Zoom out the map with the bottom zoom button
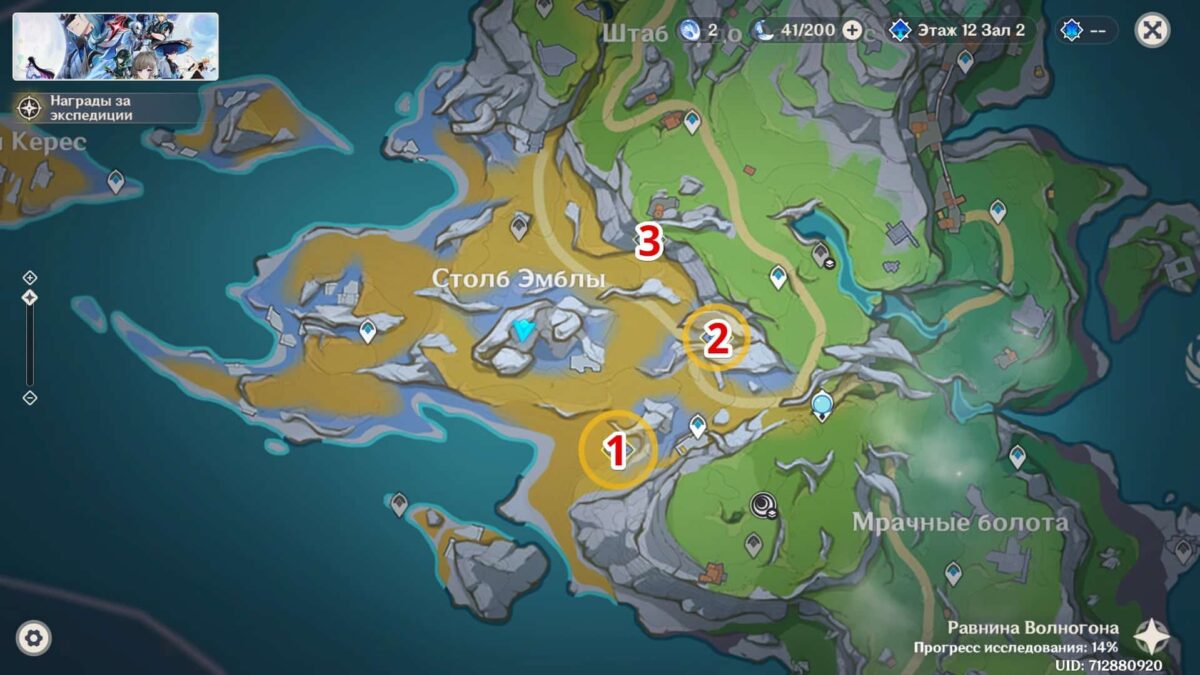Screen dimensions: 1200x675 (x=30, y=397)
